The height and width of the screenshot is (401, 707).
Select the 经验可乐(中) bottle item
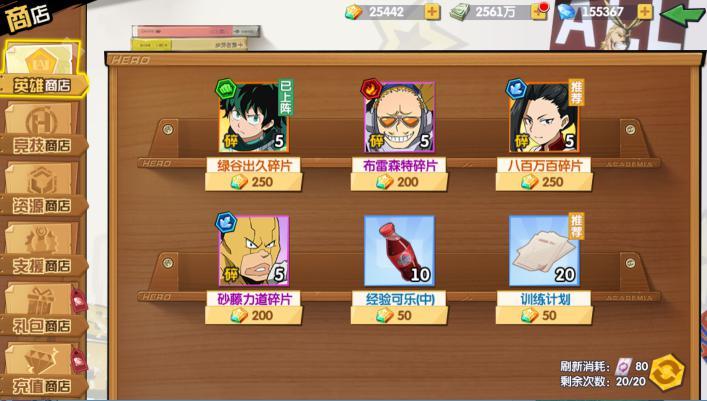point(399,251)
